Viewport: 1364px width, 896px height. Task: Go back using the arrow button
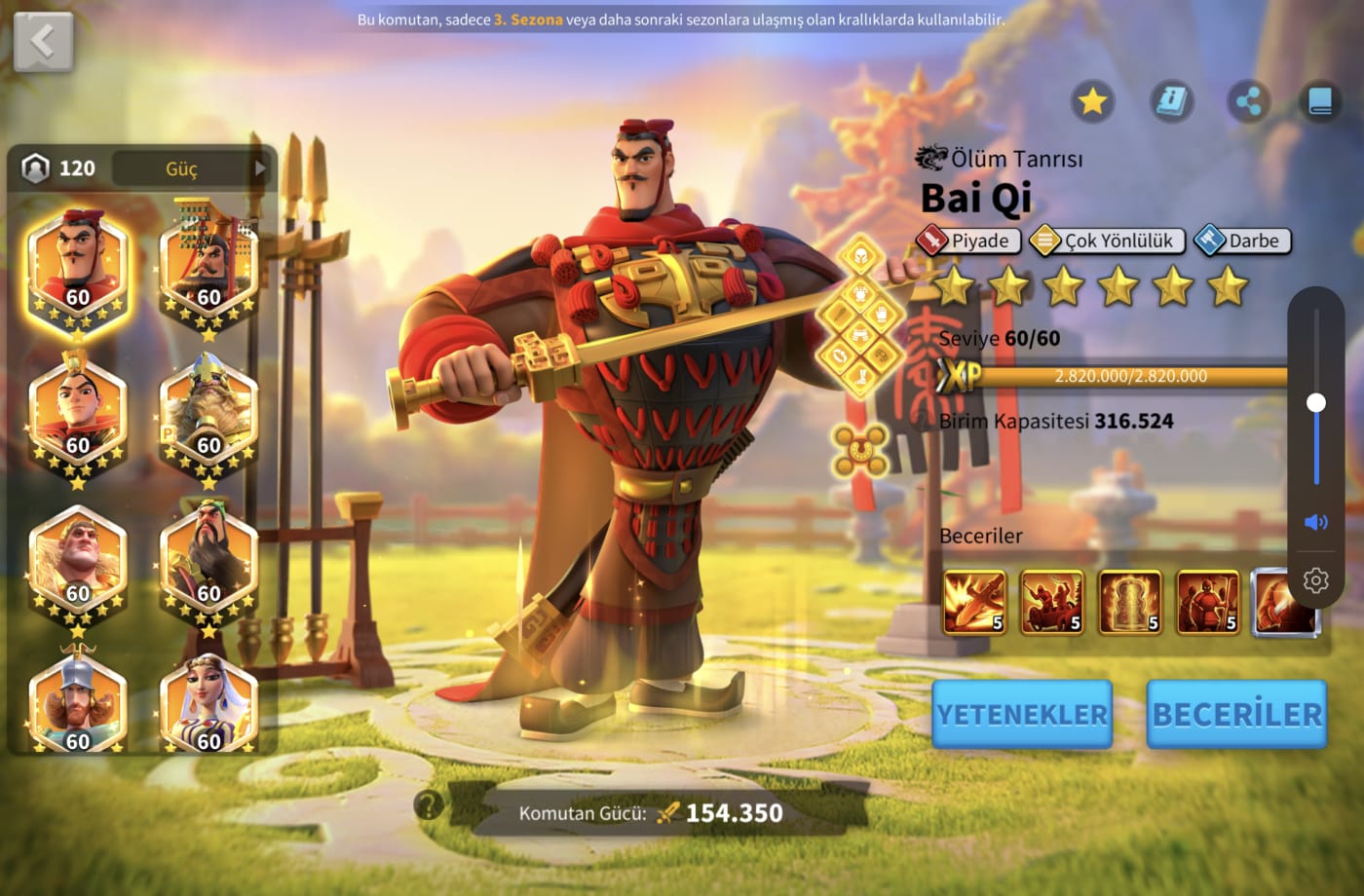pyautogui.click(x=43, y=42)
